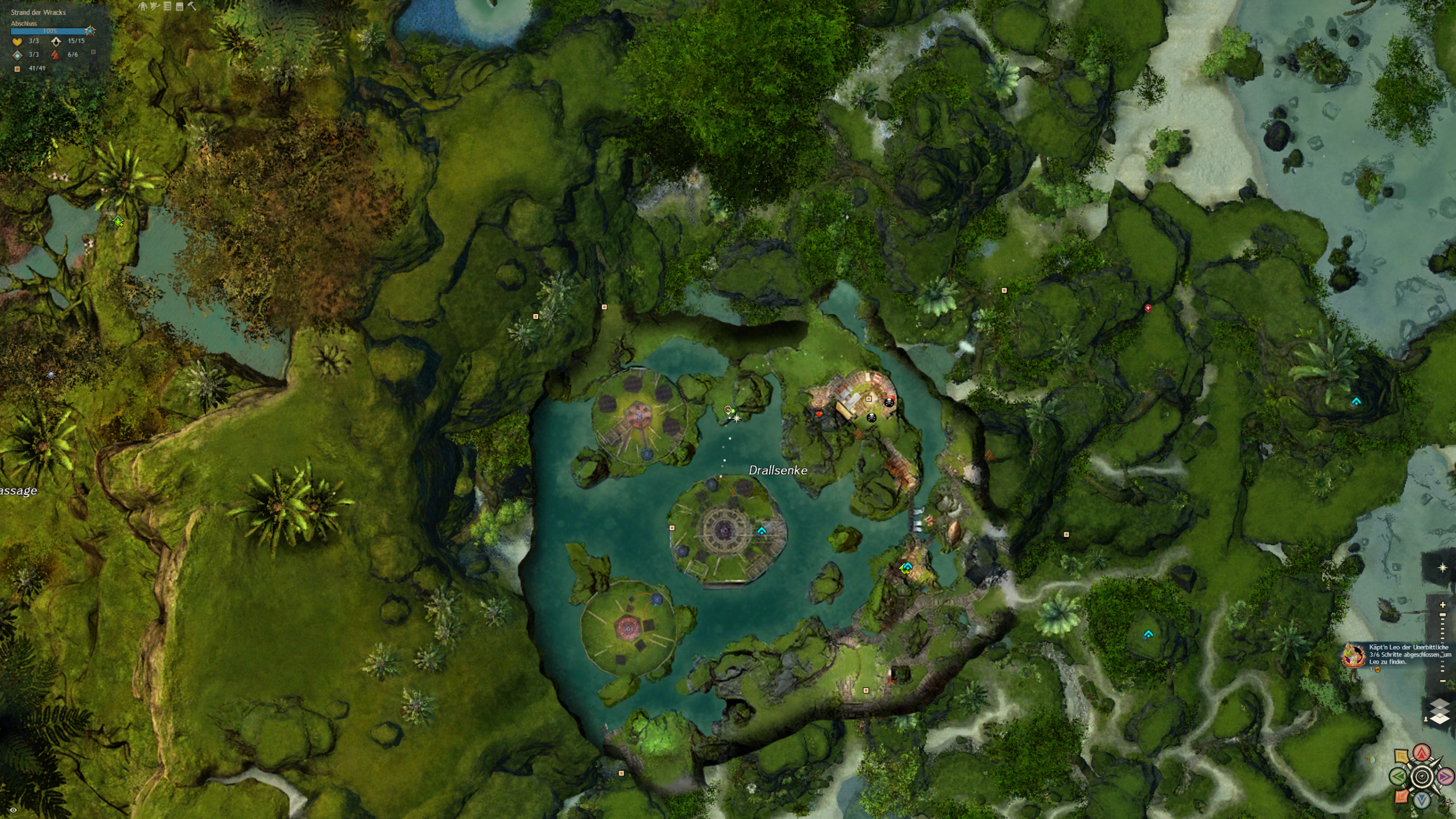The image size is (1456, 819).
Task: Click the golem figure icon in top toolbar
Action: coord(143,6)
